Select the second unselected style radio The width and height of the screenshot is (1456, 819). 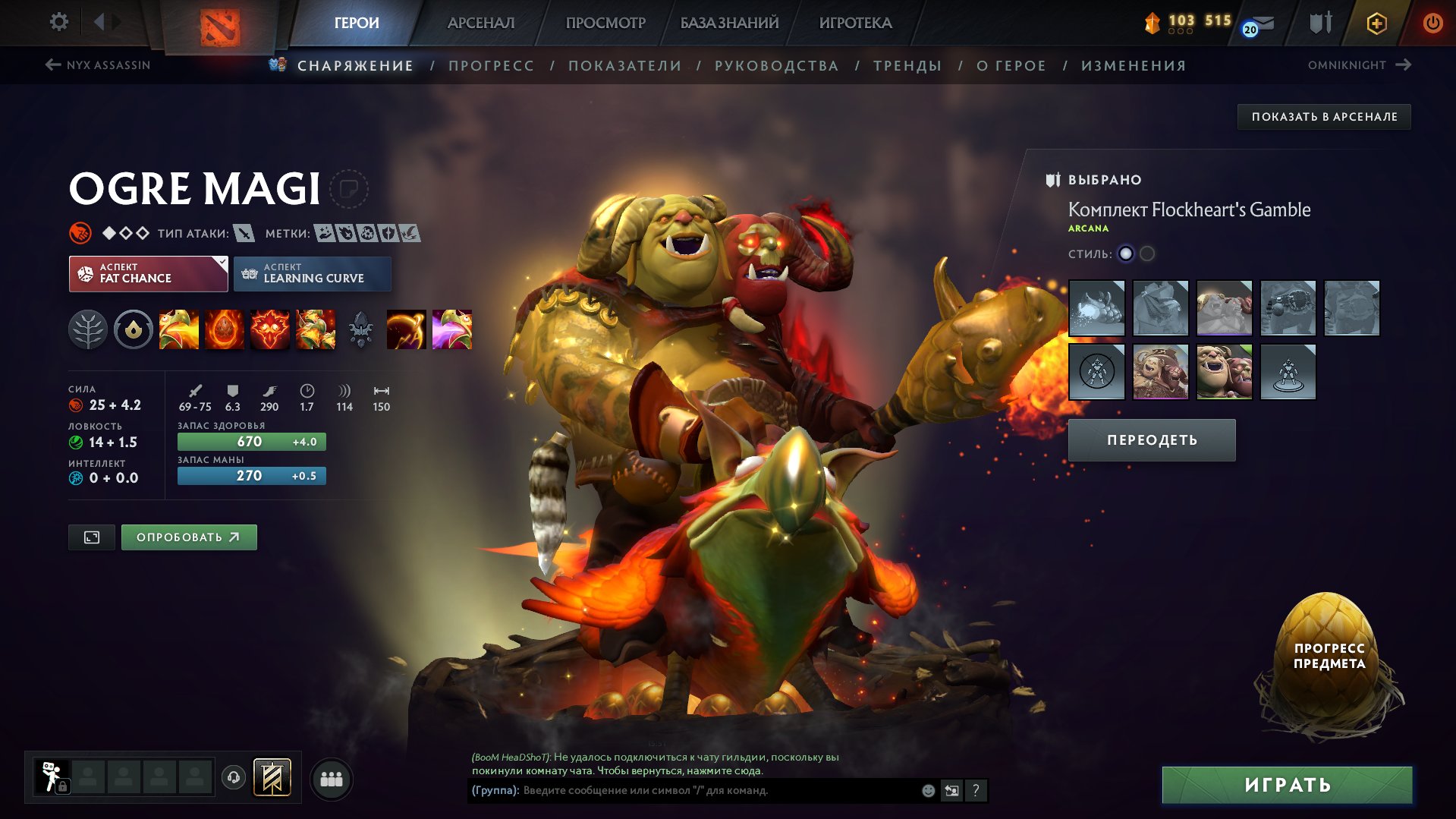pyautogui.click(x=1147, y=254)
